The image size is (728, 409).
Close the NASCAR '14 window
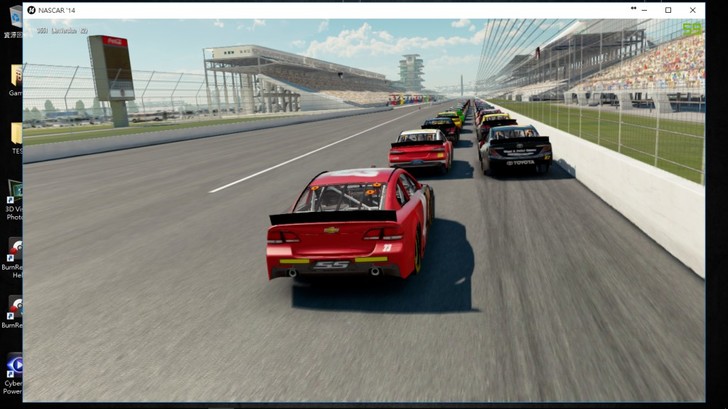tap(692, 10)
